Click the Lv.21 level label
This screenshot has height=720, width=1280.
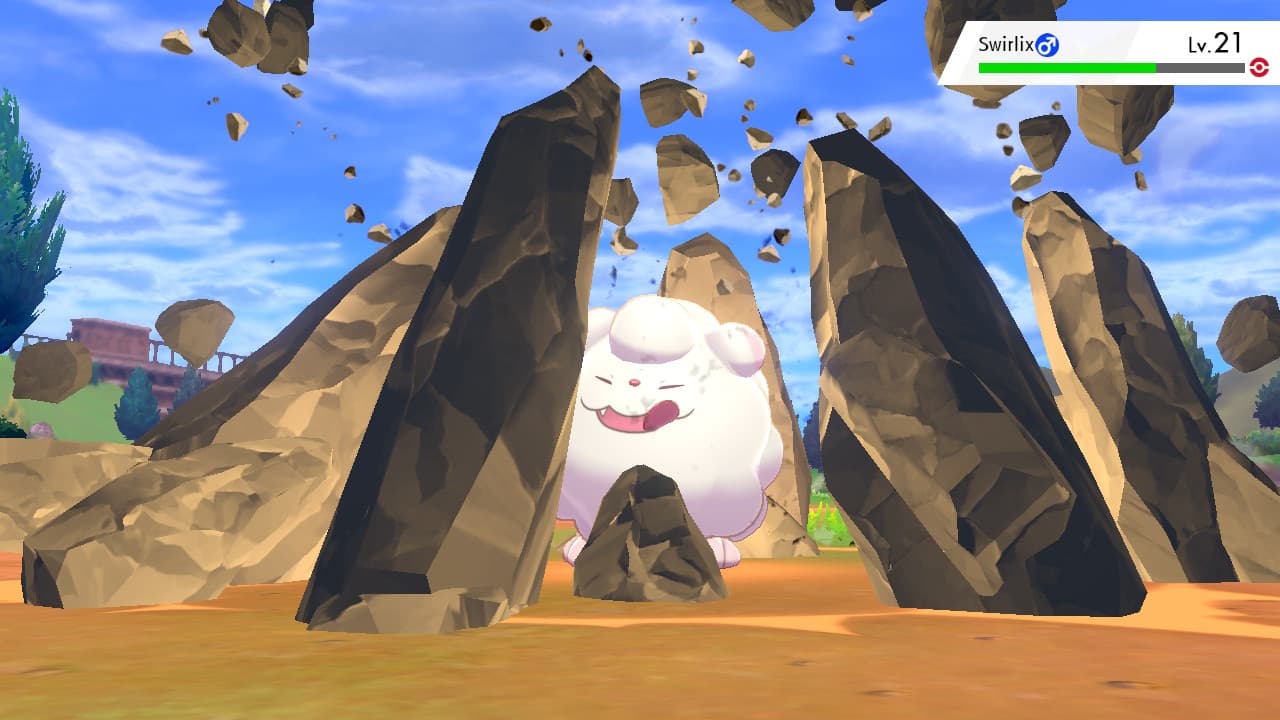tap(1213, 42)
